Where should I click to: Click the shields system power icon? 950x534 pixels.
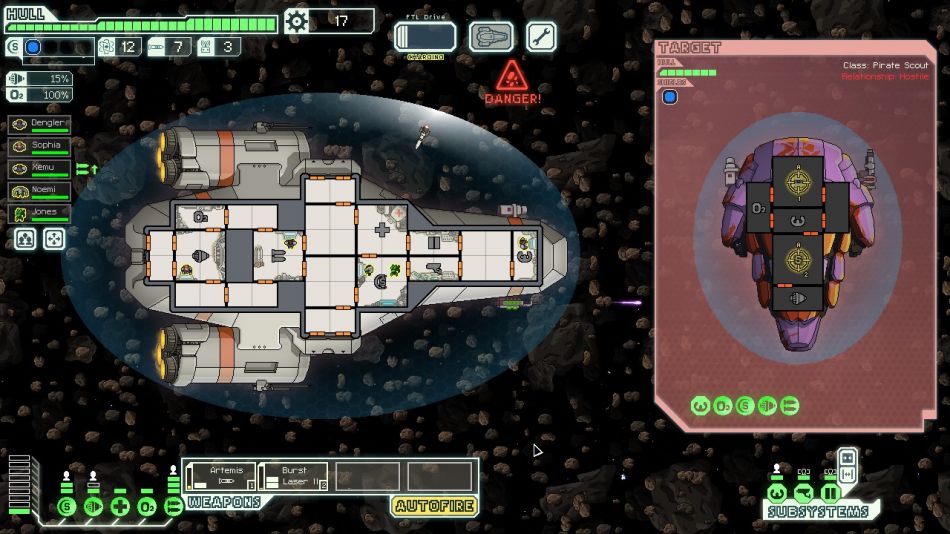click(x=67, y=506)
